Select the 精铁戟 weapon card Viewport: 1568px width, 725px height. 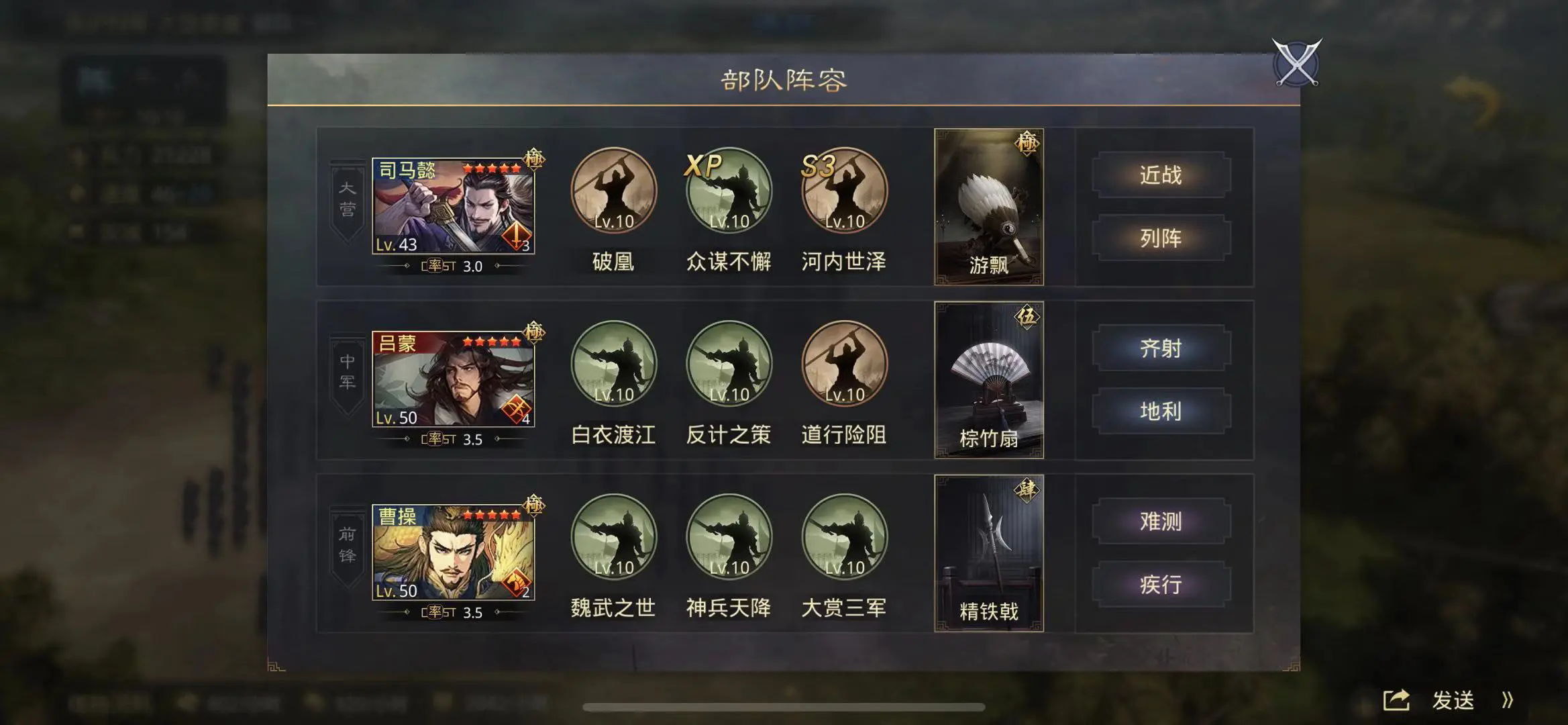(988, 557)
